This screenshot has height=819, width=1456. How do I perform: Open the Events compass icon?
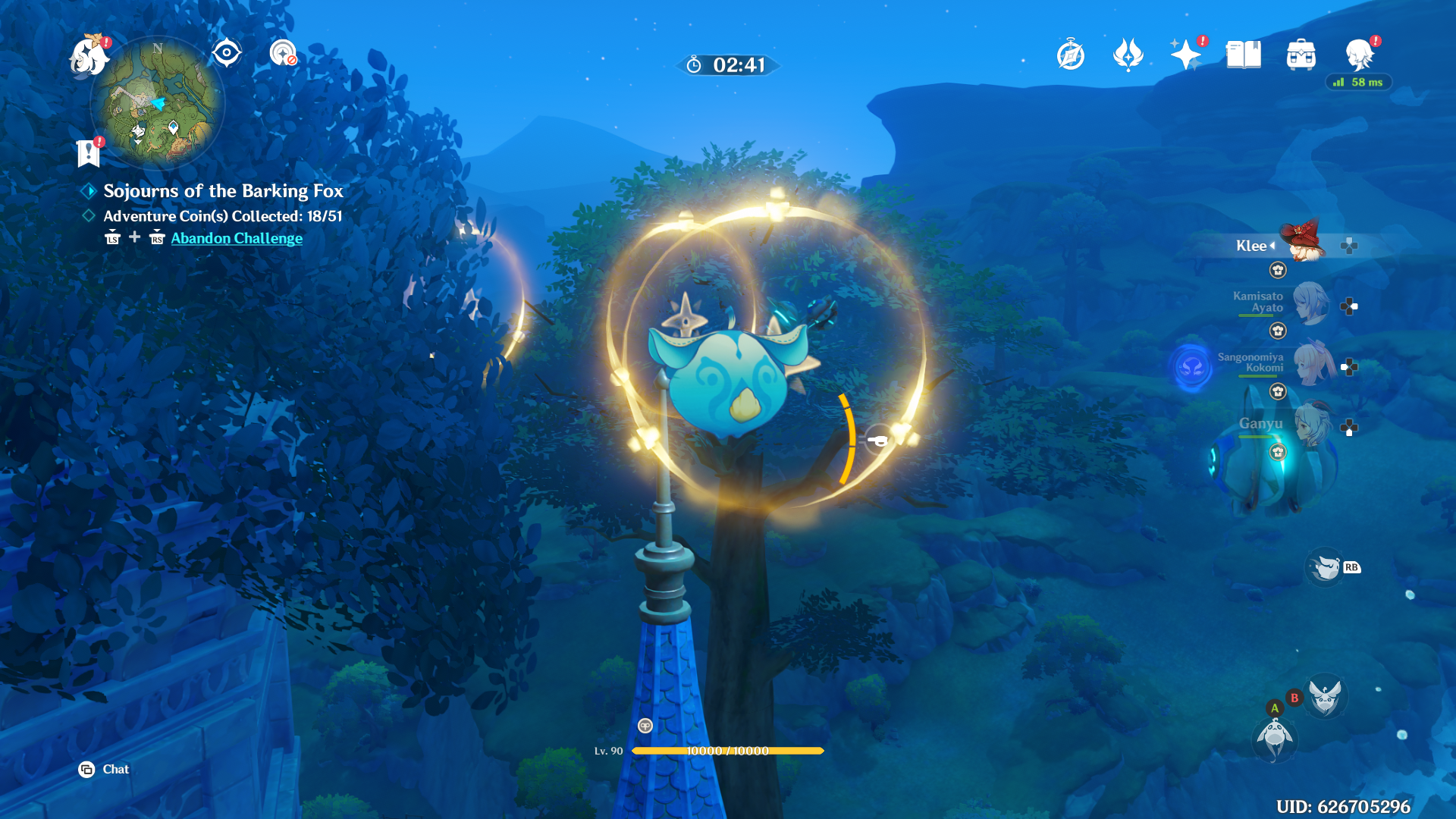[1070, 54]
